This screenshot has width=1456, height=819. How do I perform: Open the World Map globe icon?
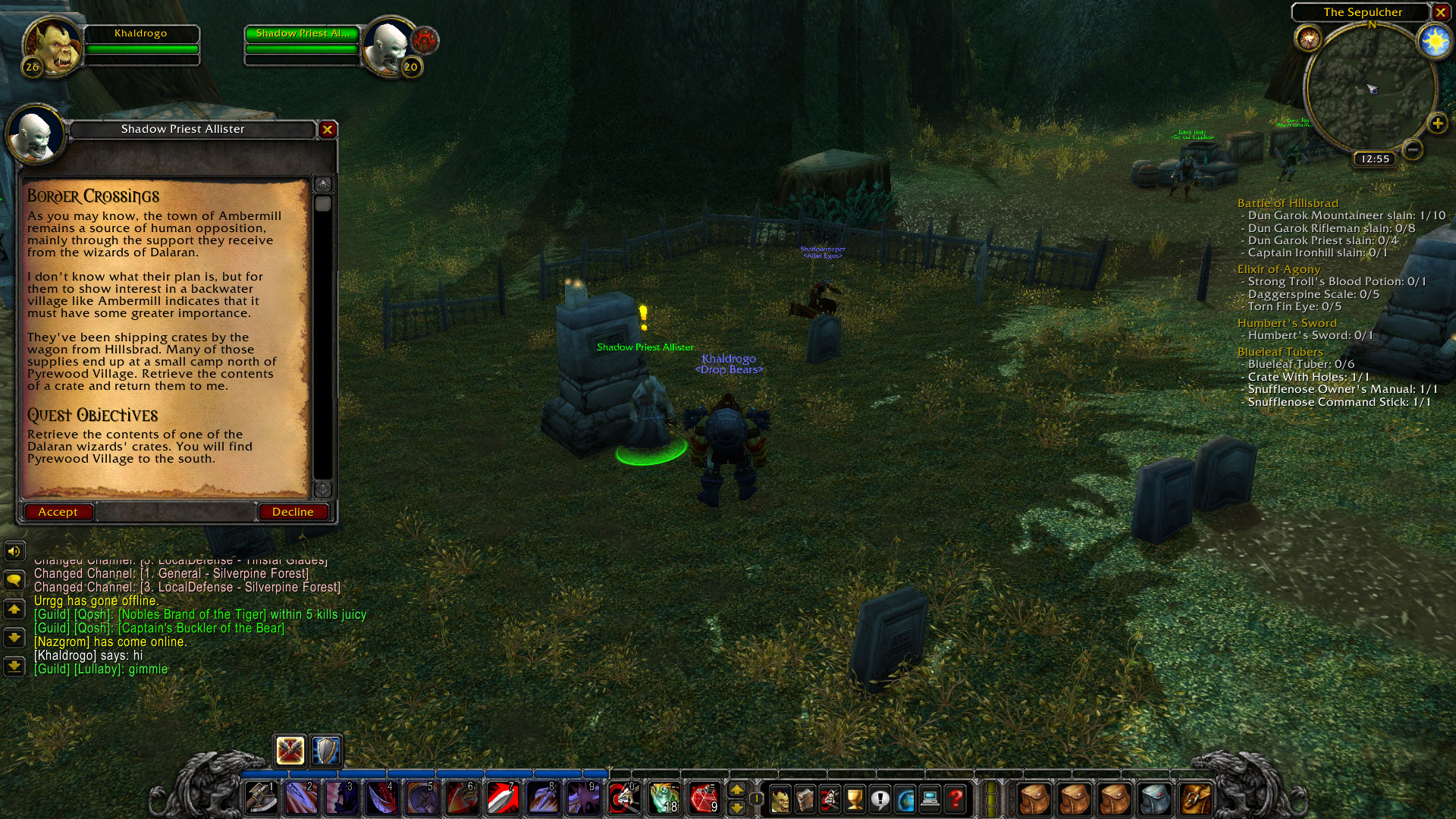pyautogui.click(x=904, y=796)
